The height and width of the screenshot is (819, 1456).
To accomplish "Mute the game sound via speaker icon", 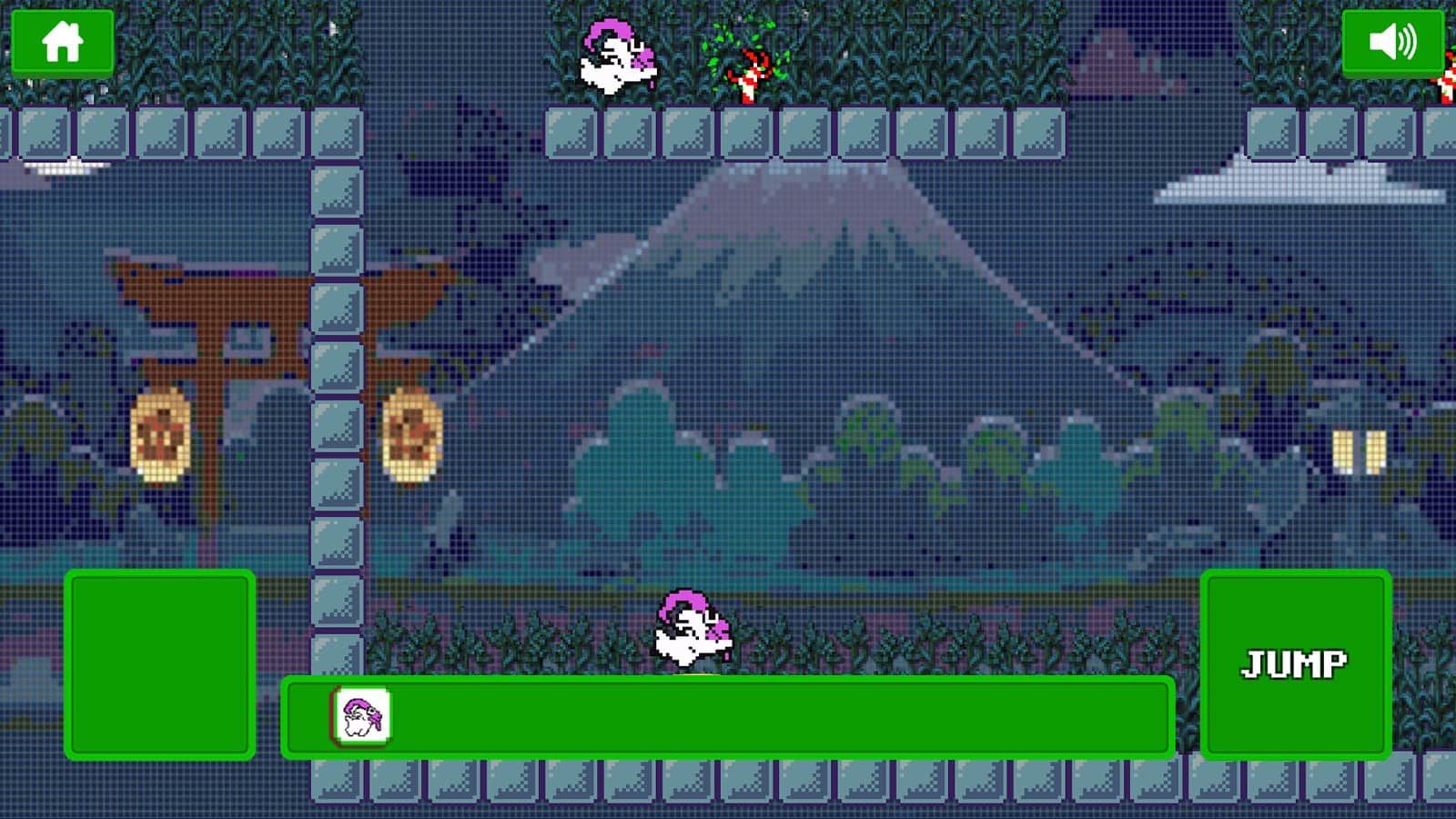I will point(1392,41).
